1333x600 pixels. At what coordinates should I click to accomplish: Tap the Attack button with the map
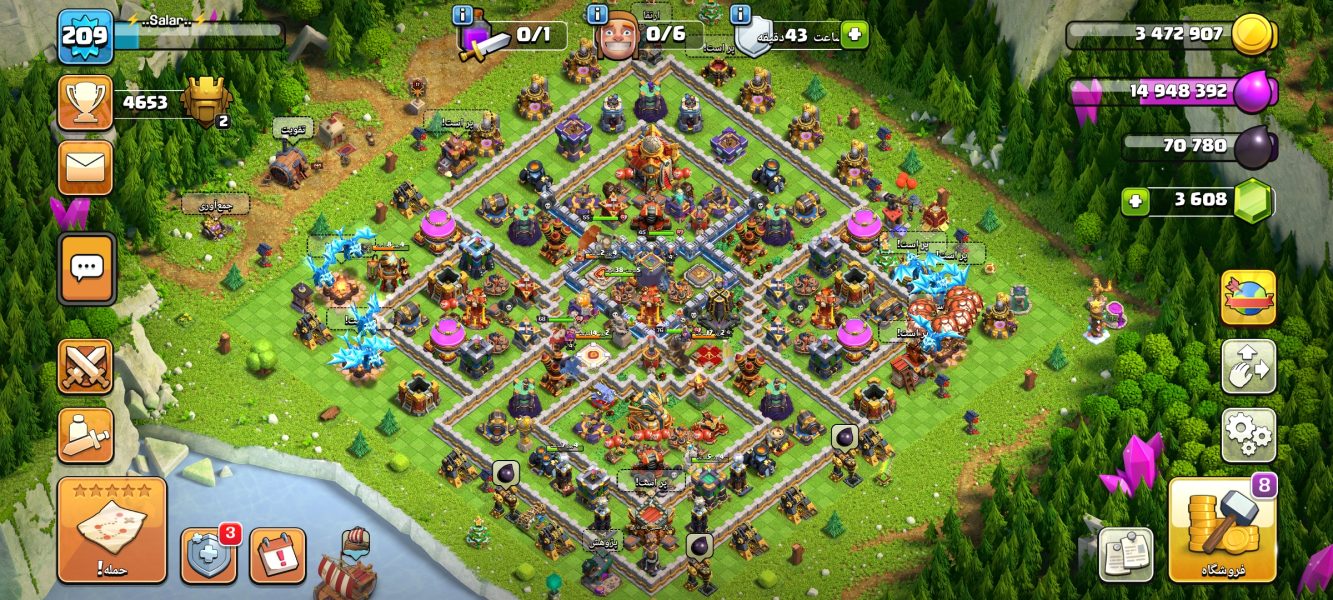point(112,529)
